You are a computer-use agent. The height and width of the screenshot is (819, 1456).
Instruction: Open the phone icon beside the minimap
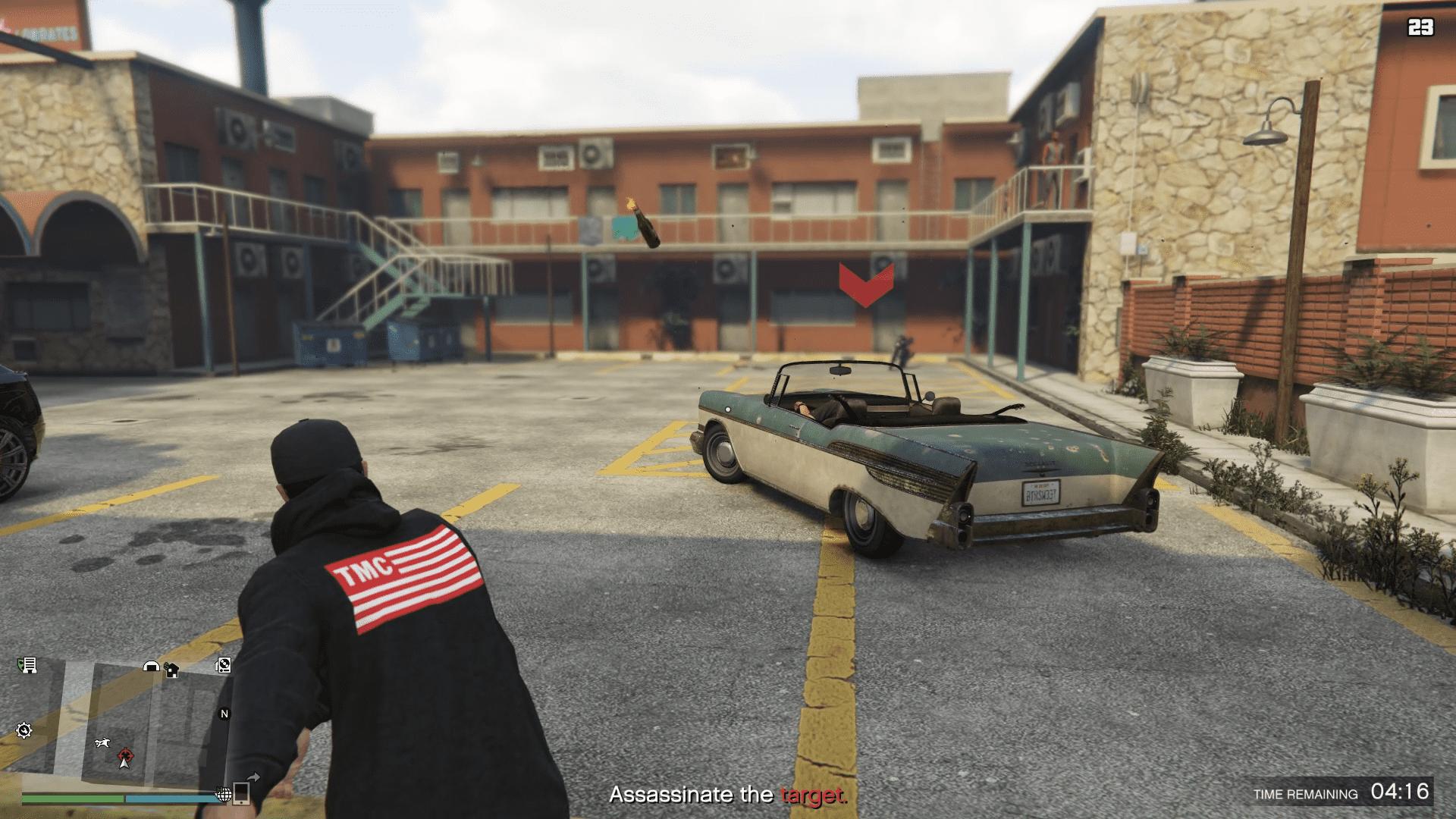[x=242, y=793]
